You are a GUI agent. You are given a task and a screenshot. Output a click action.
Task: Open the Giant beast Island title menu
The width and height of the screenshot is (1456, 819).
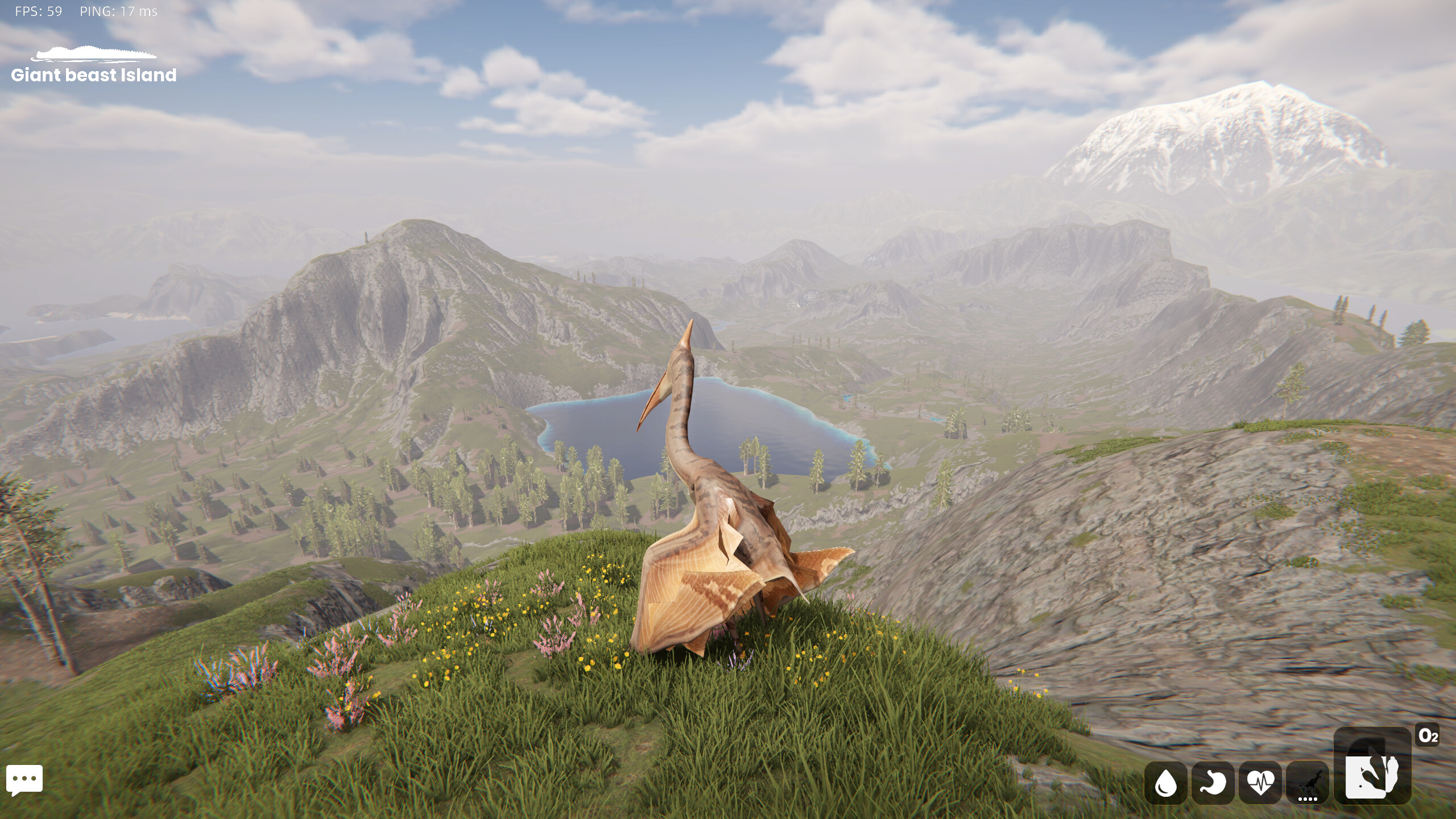pos(94,76)
